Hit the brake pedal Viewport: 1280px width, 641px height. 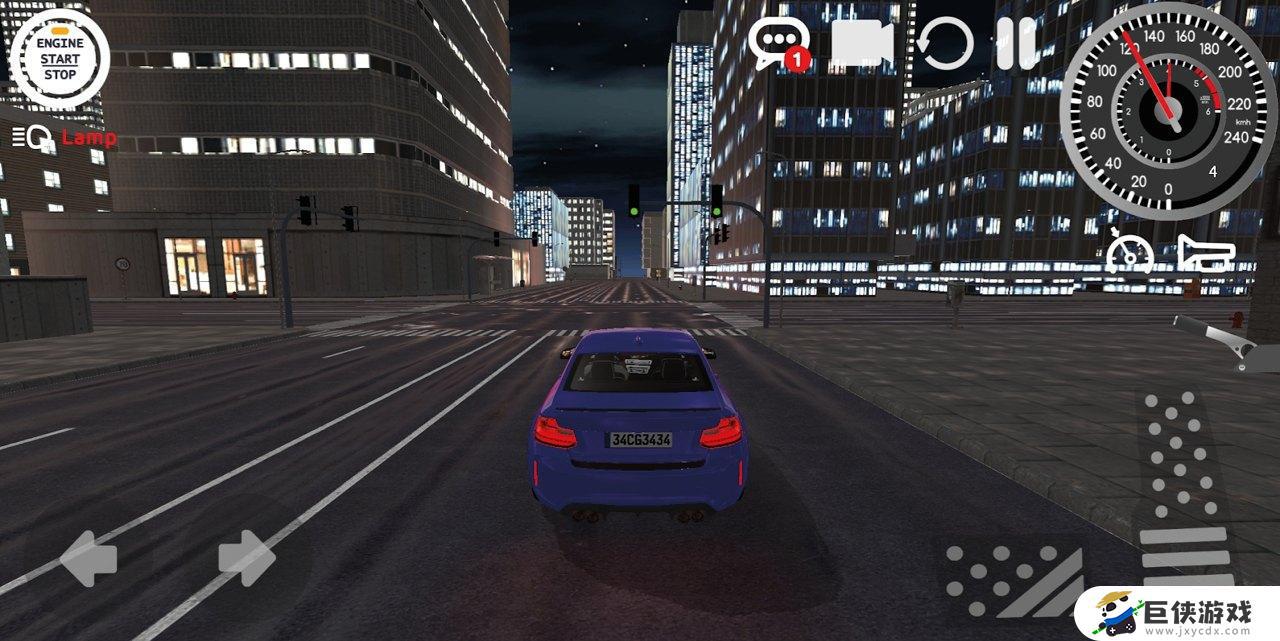1012,579
